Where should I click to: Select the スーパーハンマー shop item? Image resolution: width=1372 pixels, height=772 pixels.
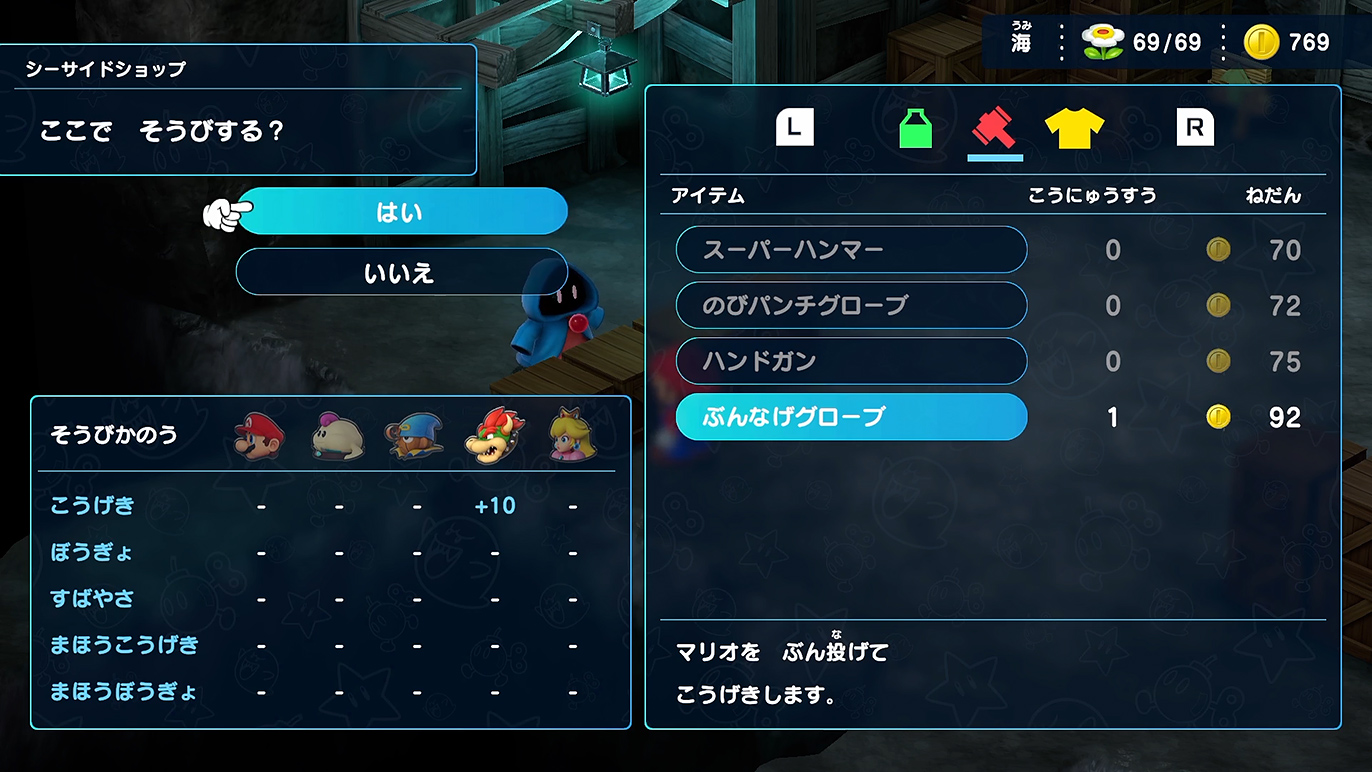click(x=851, y=250)
